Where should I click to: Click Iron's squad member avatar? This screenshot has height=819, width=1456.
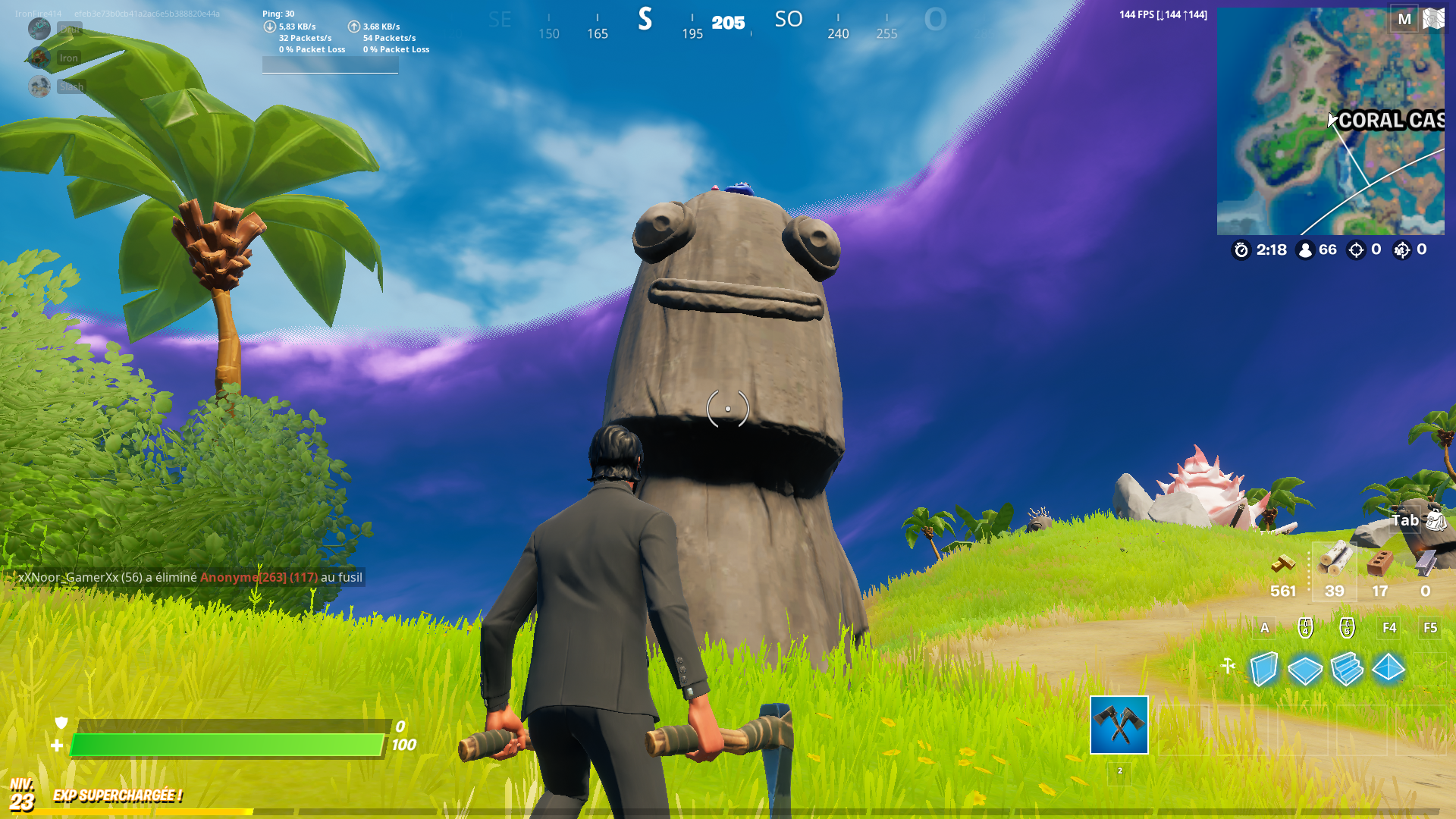coord(39,58)
